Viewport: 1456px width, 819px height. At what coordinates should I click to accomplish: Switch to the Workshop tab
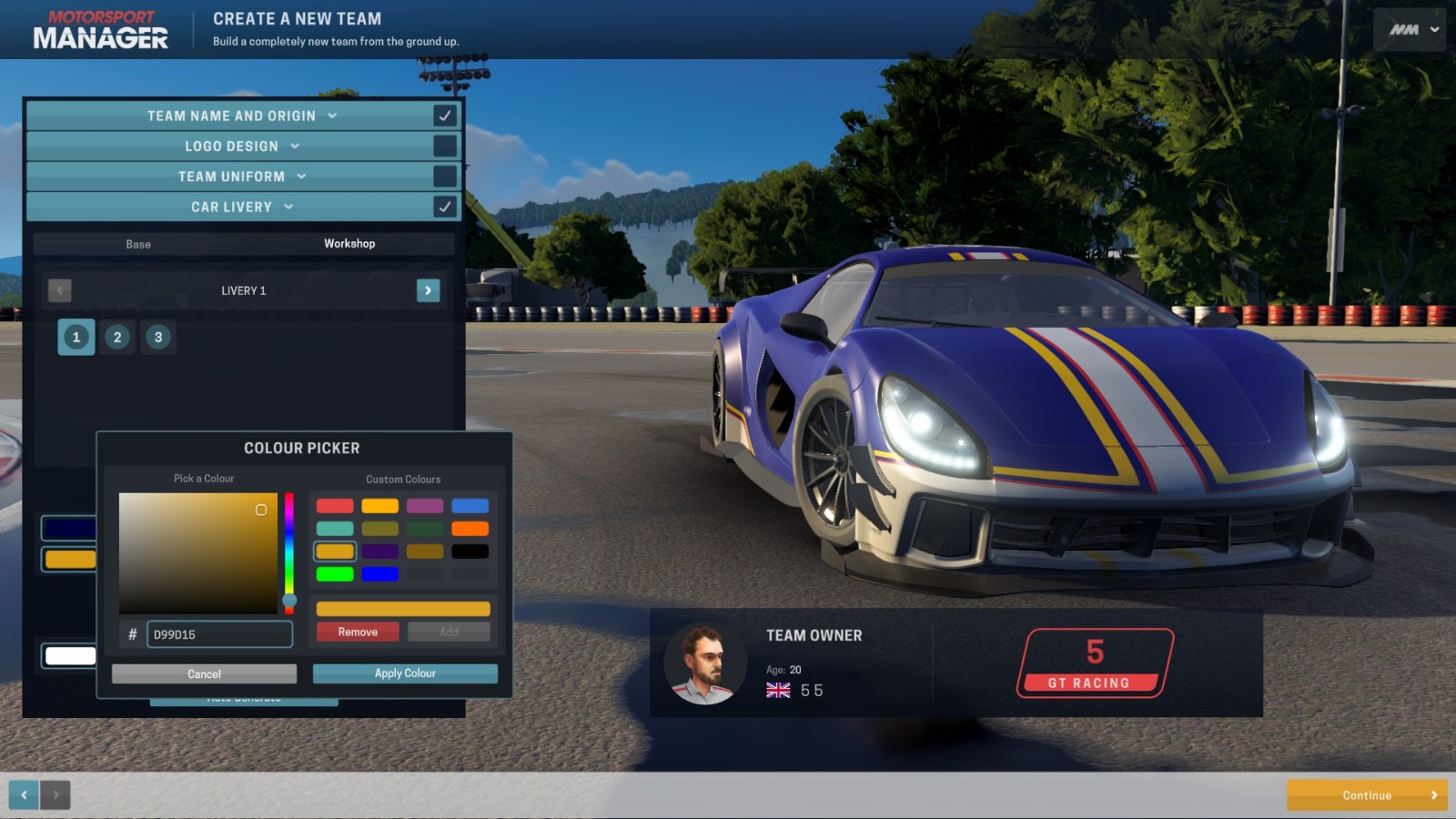pos(349,244)
